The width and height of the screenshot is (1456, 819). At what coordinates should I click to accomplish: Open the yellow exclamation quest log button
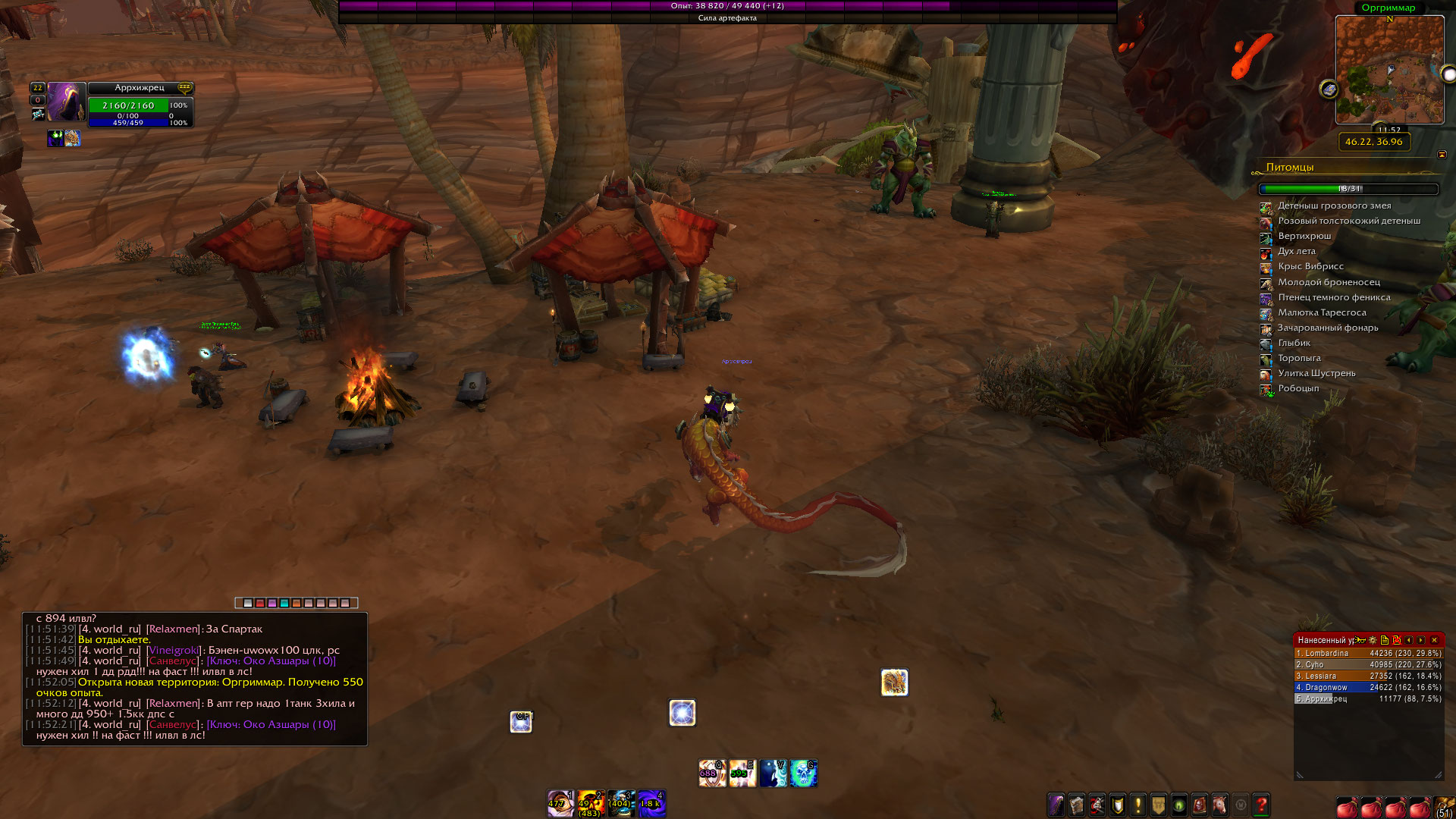click(x=1137, y=805)
